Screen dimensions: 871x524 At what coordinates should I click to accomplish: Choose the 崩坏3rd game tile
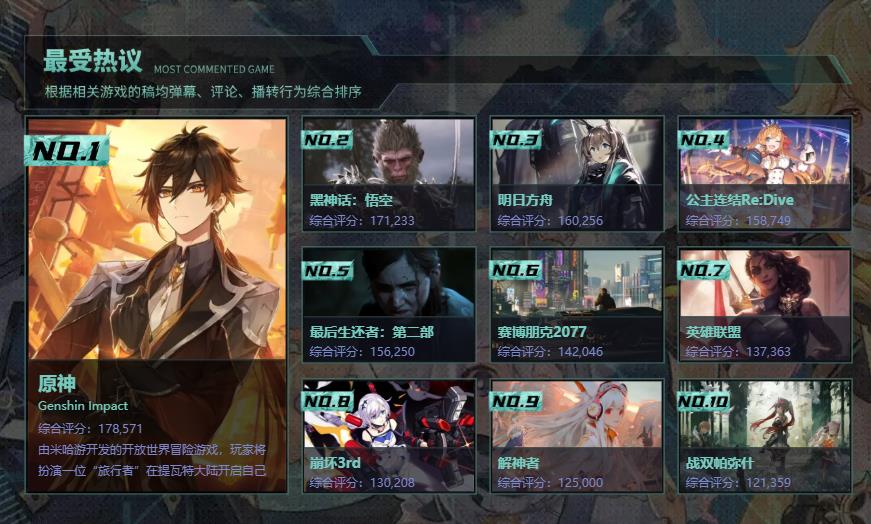[x=388, y=435]
